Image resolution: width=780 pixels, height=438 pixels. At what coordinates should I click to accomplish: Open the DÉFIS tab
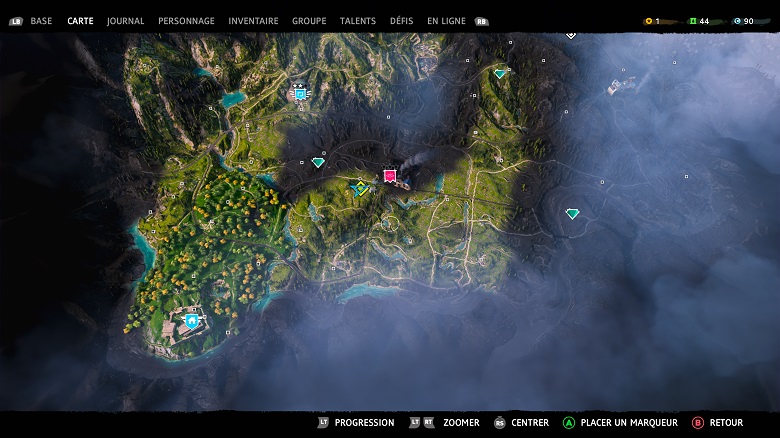[x=402, y=21]
